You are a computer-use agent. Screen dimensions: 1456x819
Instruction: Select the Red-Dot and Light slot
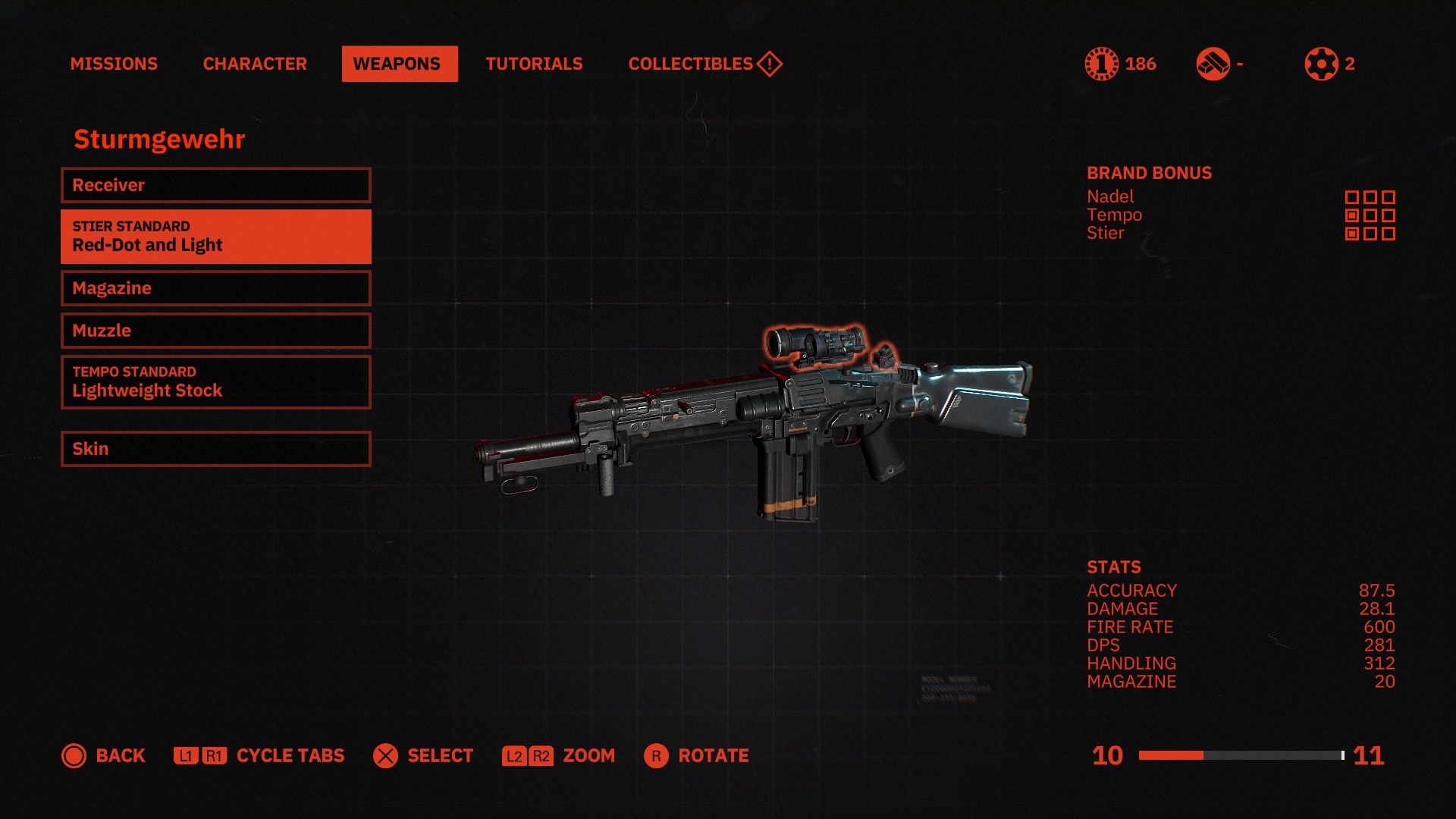[215, 237]
